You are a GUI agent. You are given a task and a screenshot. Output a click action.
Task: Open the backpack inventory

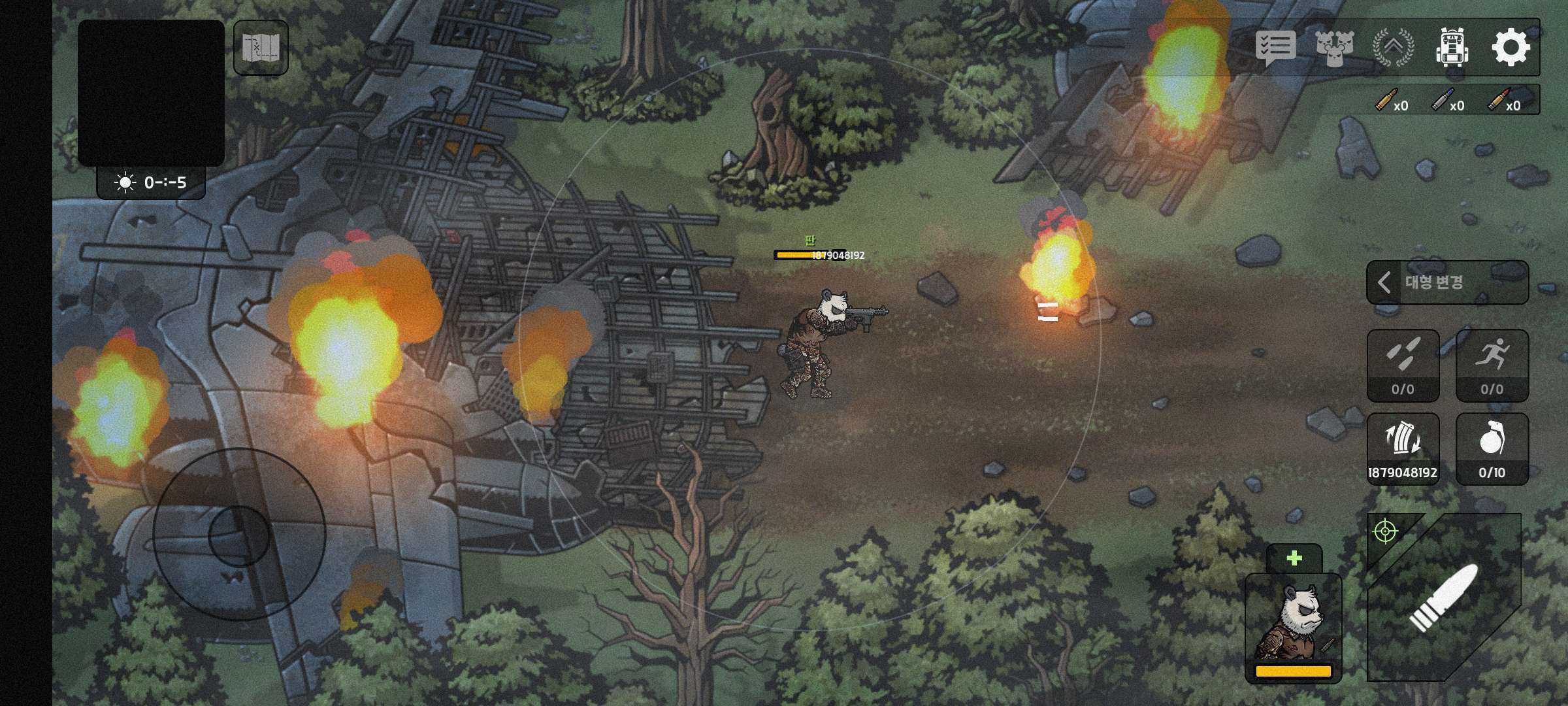(1452, 48)
